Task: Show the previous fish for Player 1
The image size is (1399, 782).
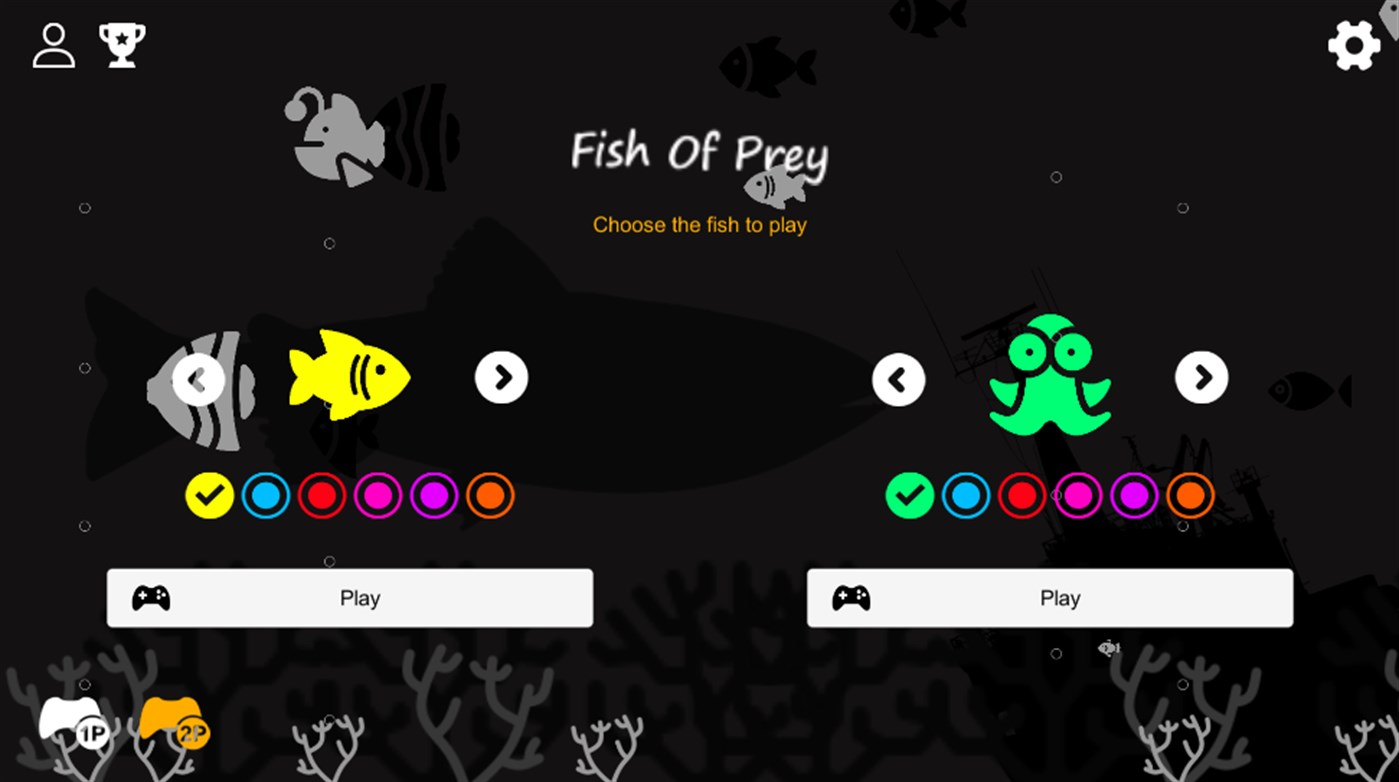Action: [196, 378]
